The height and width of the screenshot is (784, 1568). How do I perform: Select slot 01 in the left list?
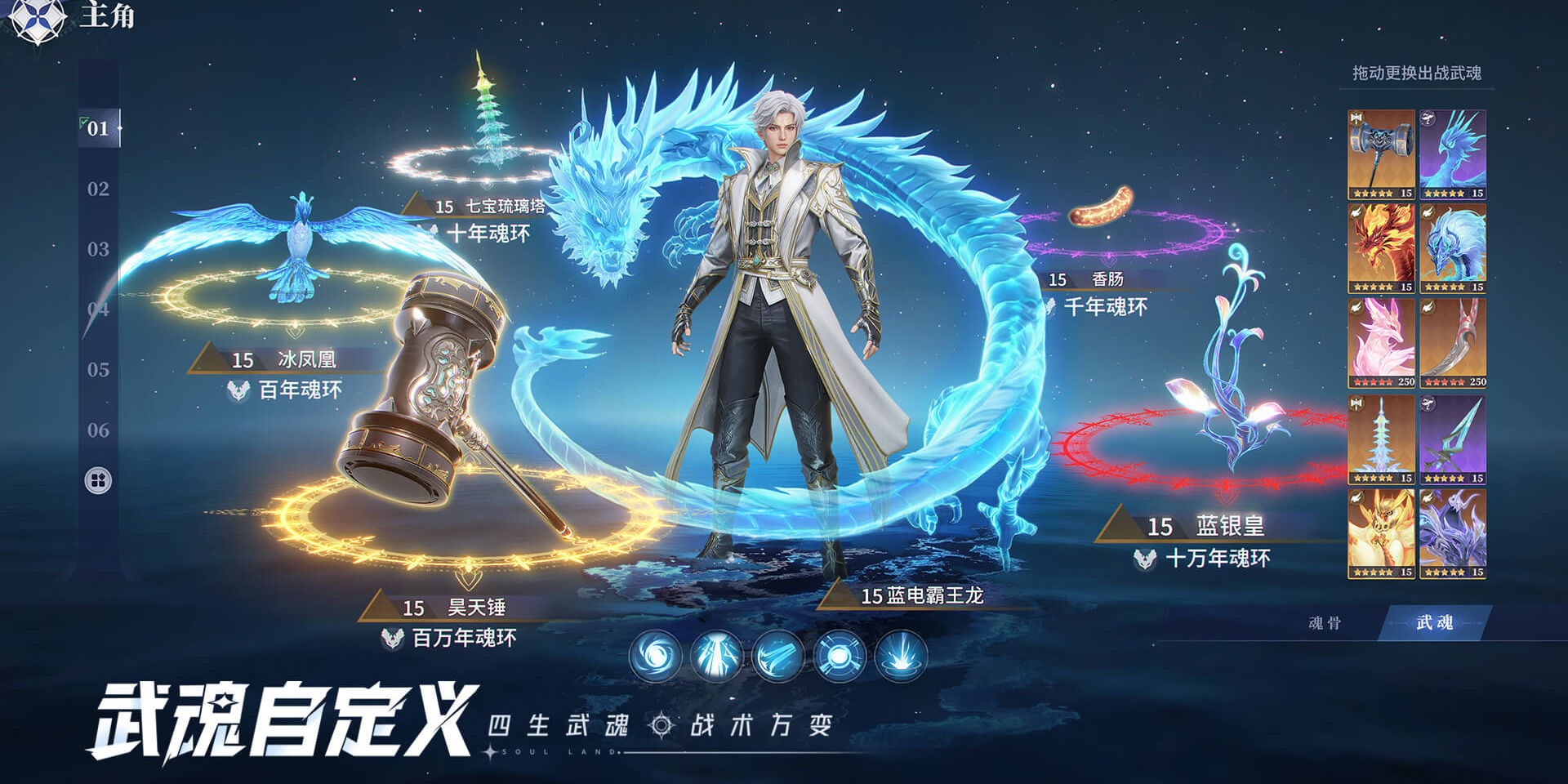pos(97,127)
